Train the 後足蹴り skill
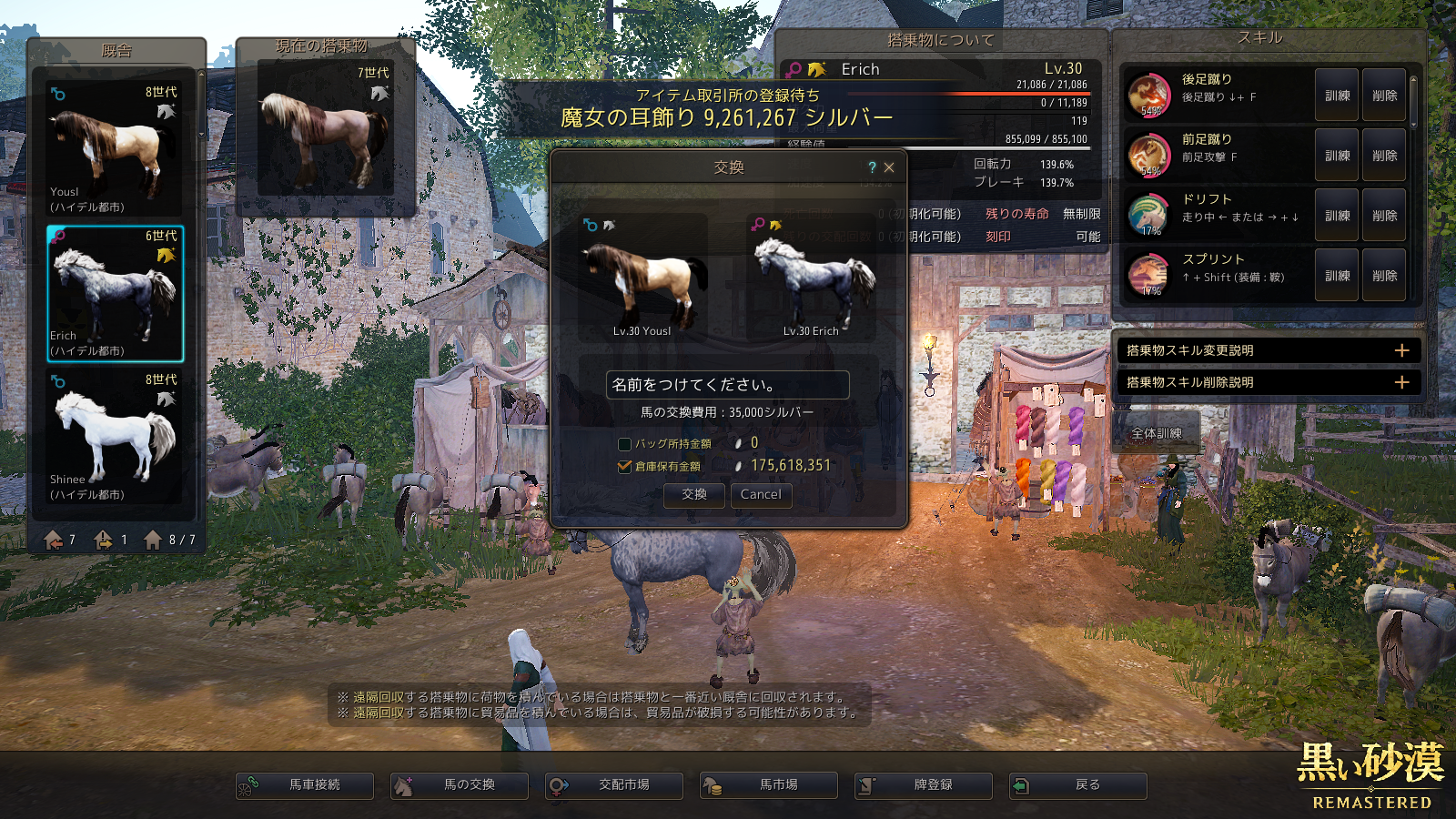This screenshot has width=1456, height=819. point(1337,96)
